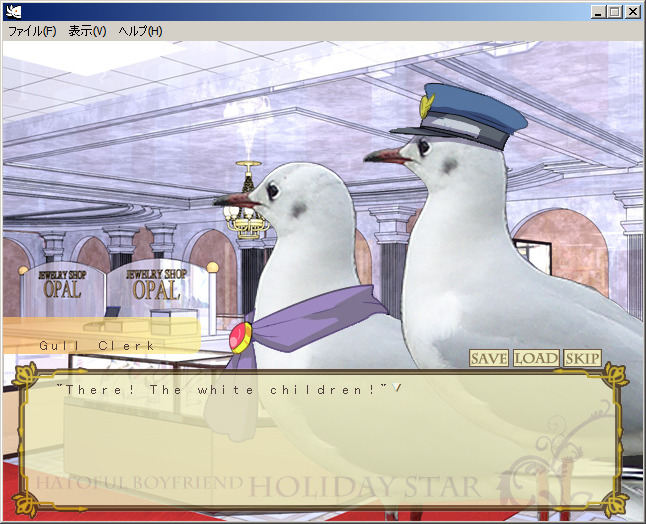The image size is (646, 524).
Task: Open the ファイル(F) file menu
Action: tap(32, 31)
